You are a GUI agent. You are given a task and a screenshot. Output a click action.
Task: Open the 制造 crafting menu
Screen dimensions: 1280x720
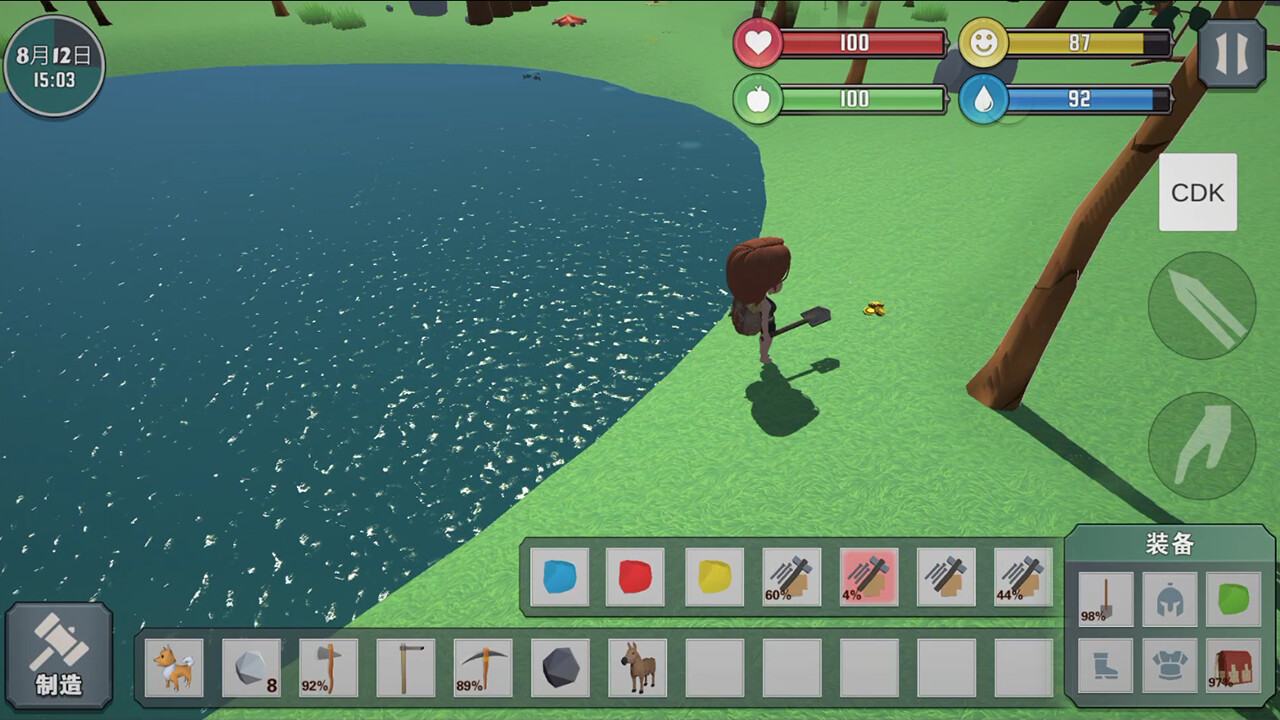tap(59, 656)
